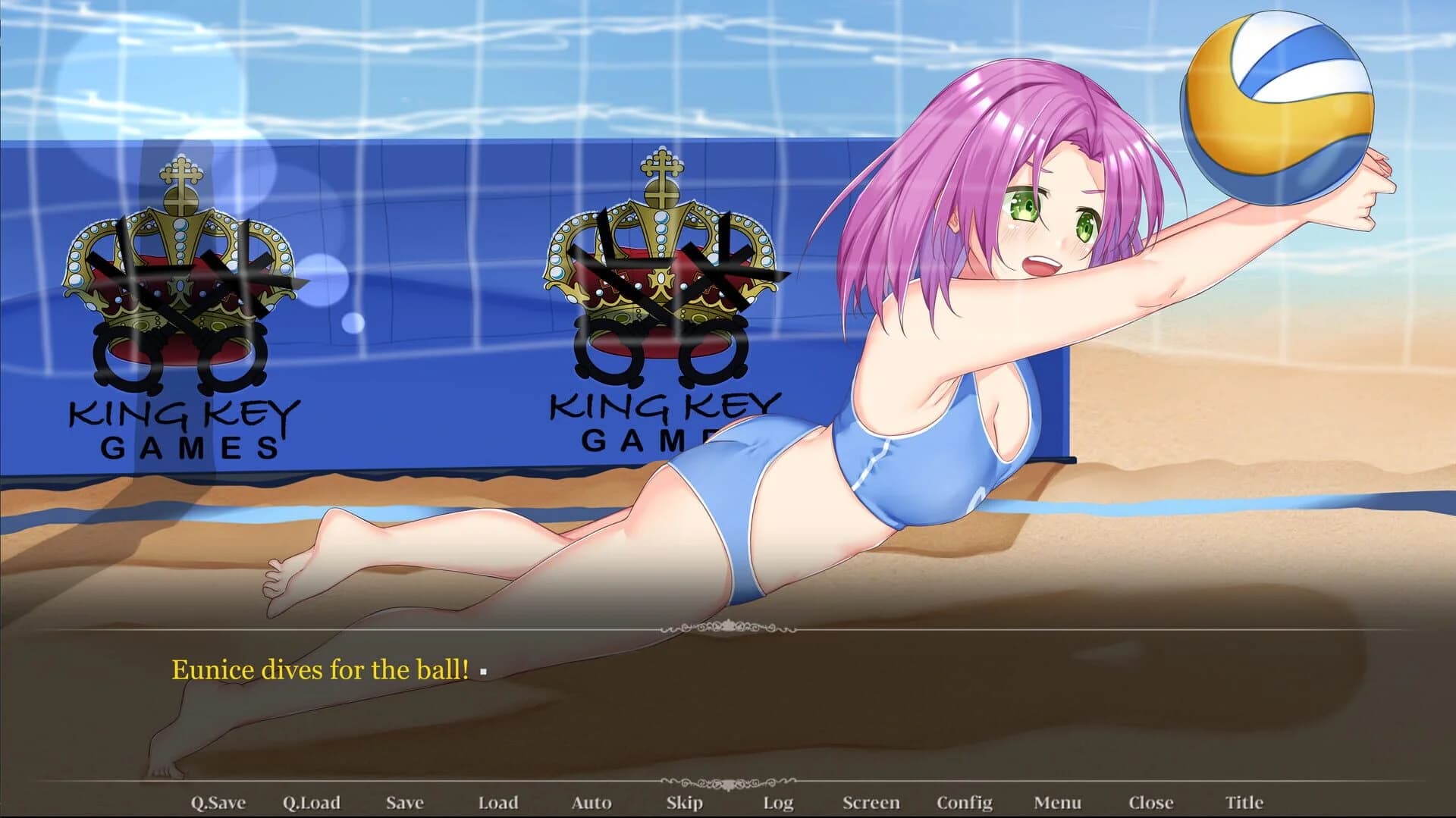Open the Save screen
Screen dimensions: 1456x818
pos(405,801)
